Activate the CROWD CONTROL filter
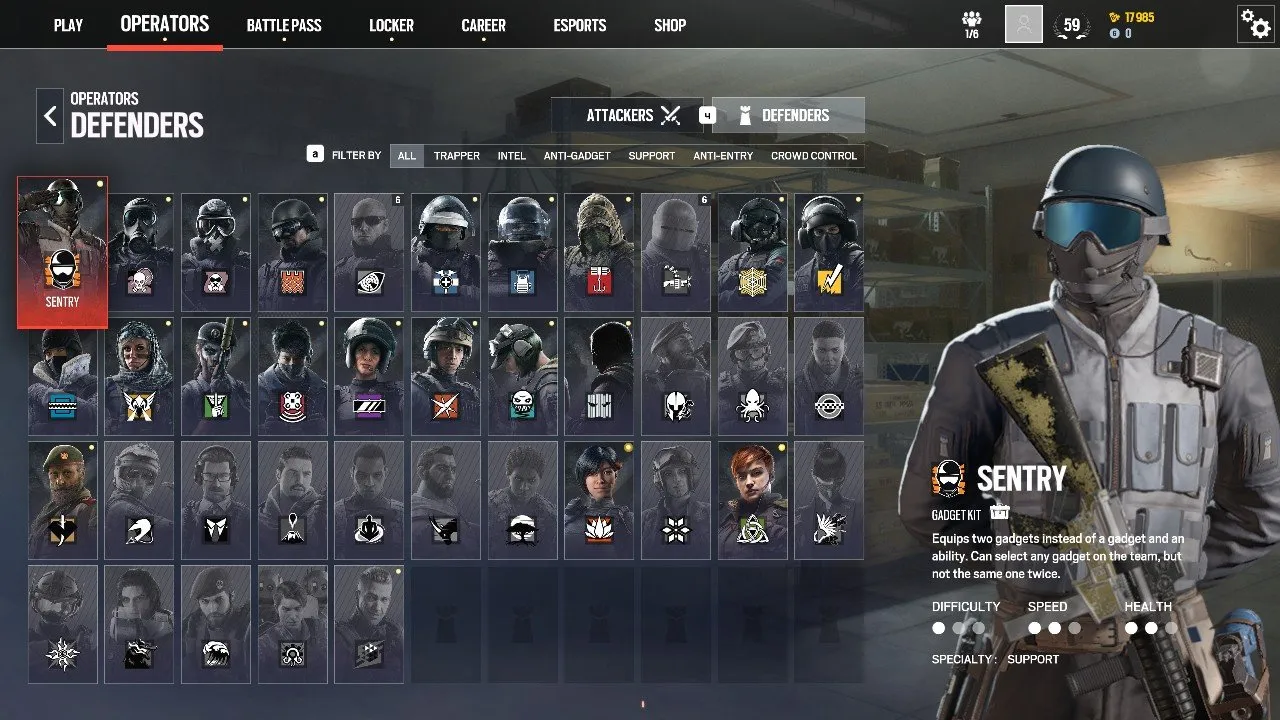 (x=812, y=156)
